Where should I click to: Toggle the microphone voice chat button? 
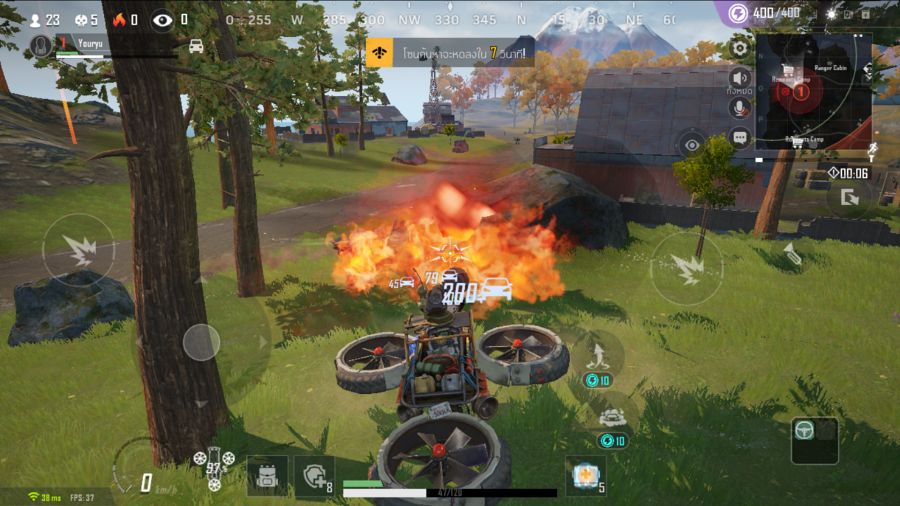point(740,108)
